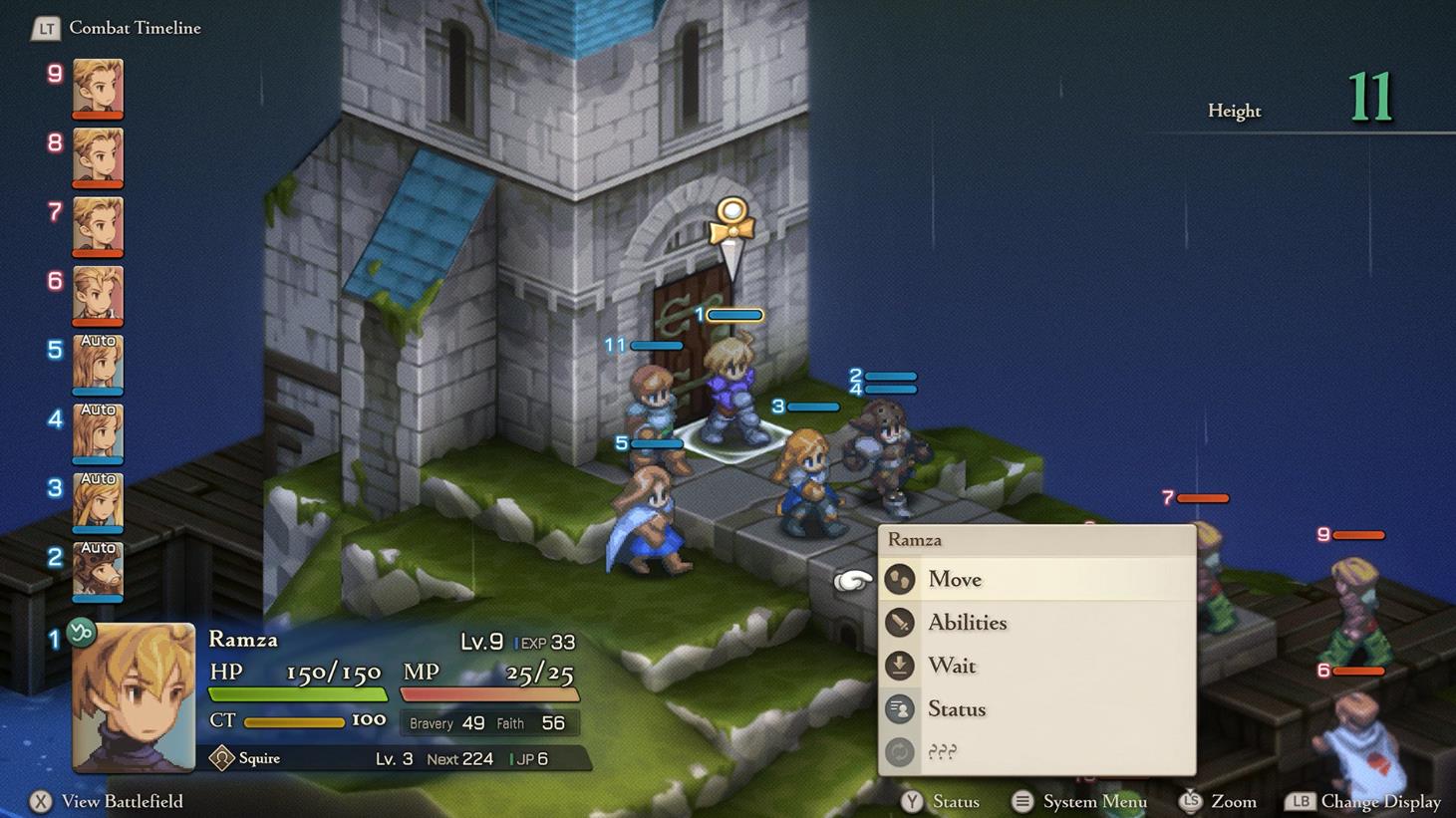Choose the turn 5 Auto ally portrait
The height and width of the screenshot is (818, 1456).
coord(98,364)
